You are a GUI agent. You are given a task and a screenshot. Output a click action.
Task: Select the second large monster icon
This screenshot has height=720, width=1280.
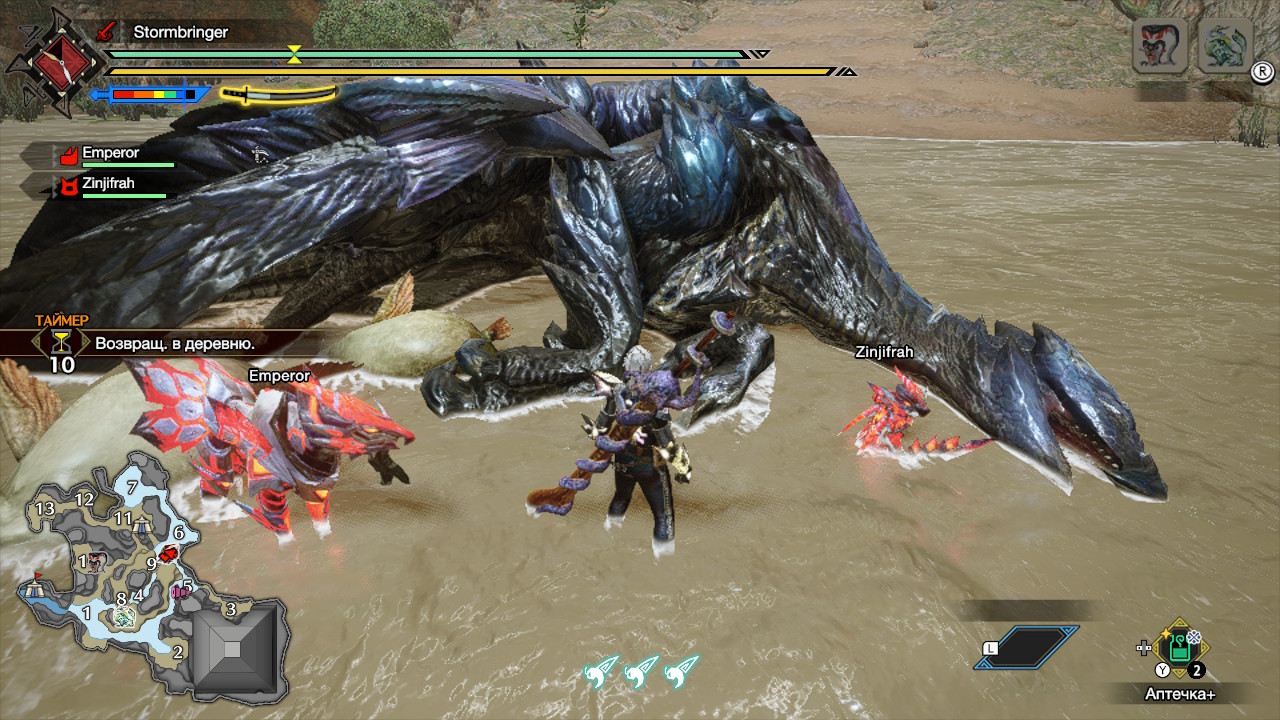tap(1225, 46)
